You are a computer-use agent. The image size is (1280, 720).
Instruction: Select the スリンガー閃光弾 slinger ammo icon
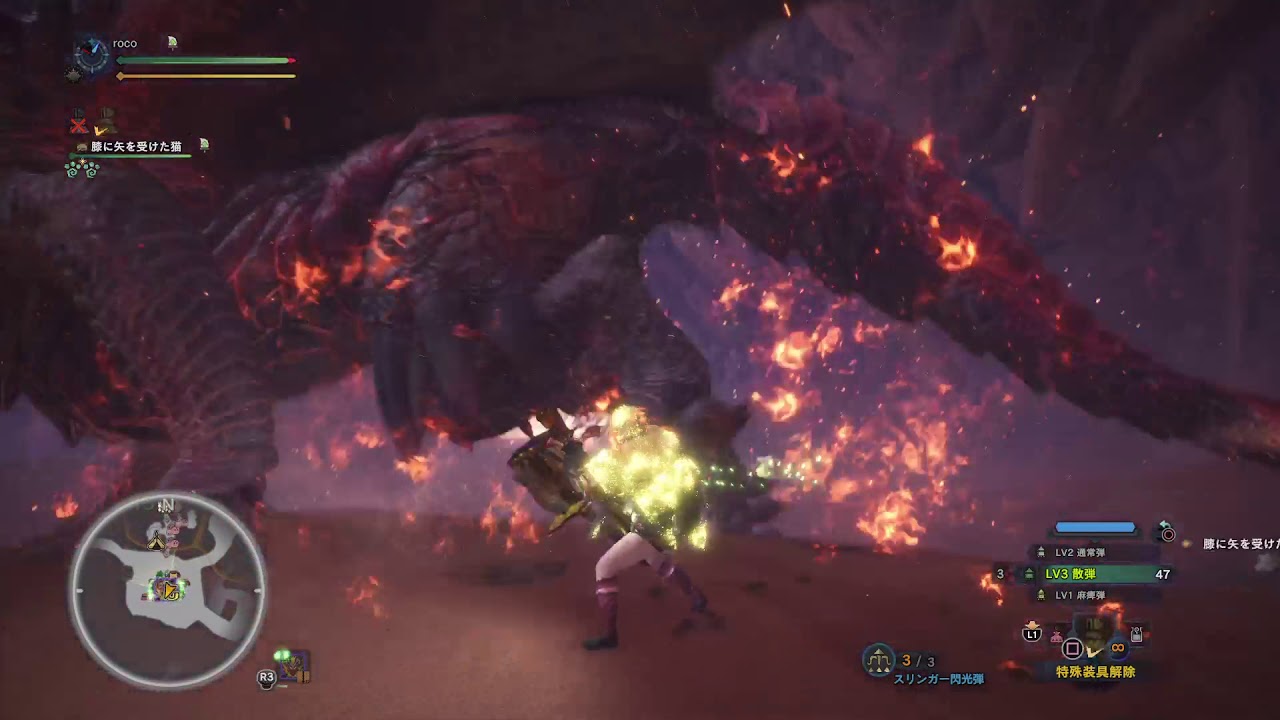point(878,659)
